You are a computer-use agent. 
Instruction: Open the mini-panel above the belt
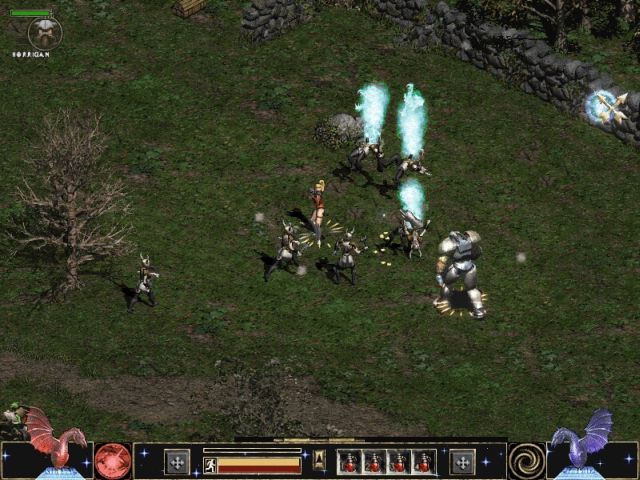[x=319, y=459]
